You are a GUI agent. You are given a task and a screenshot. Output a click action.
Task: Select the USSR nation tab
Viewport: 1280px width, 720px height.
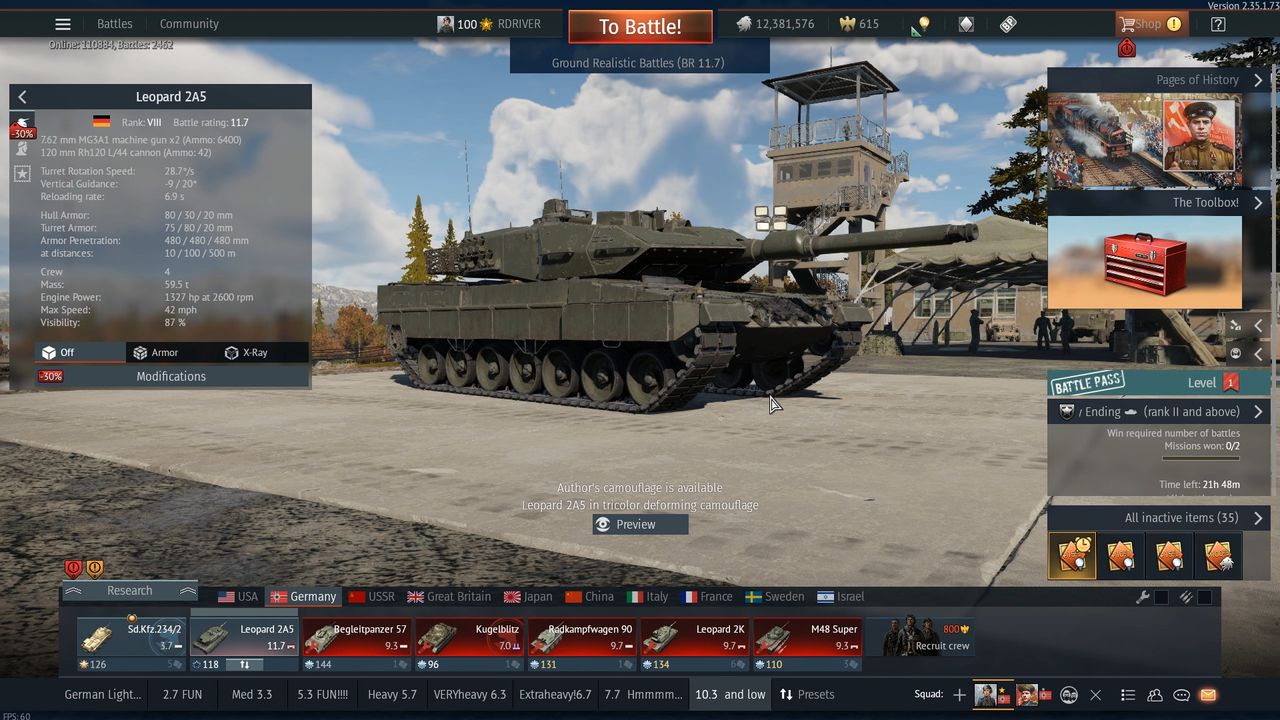coord(371,597)
